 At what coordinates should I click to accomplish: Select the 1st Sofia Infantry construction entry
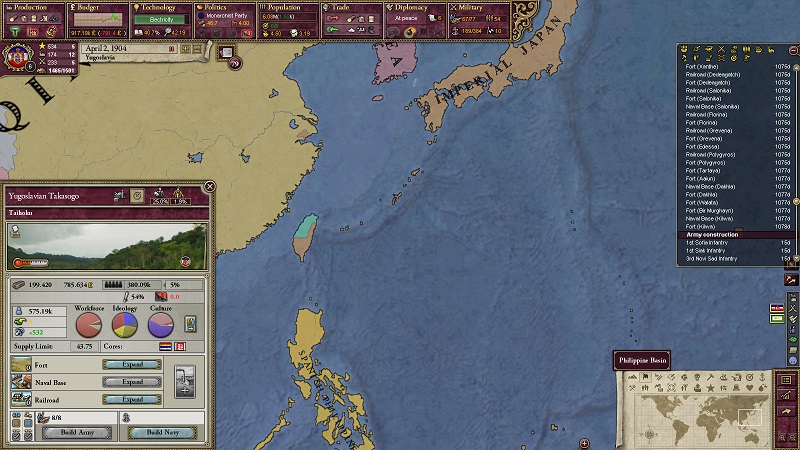pyautogui.click(x=709, y=242)
